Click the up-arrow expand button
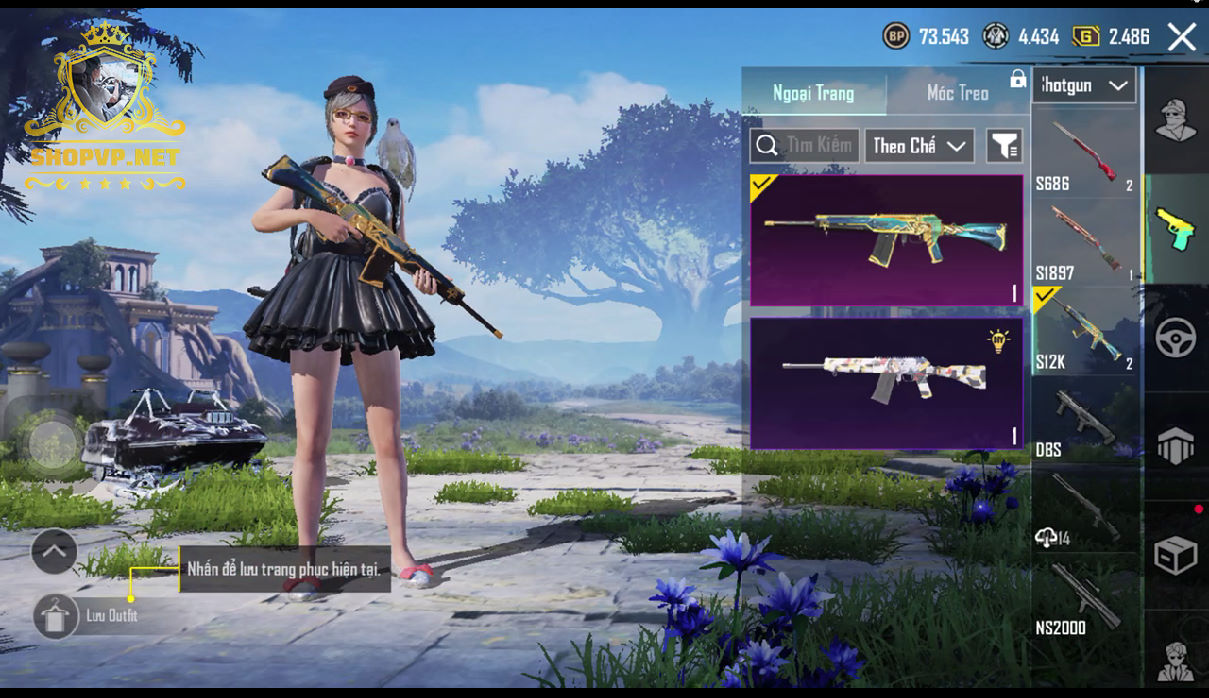This screenshot has width=1209, height=698. [54, 551]
